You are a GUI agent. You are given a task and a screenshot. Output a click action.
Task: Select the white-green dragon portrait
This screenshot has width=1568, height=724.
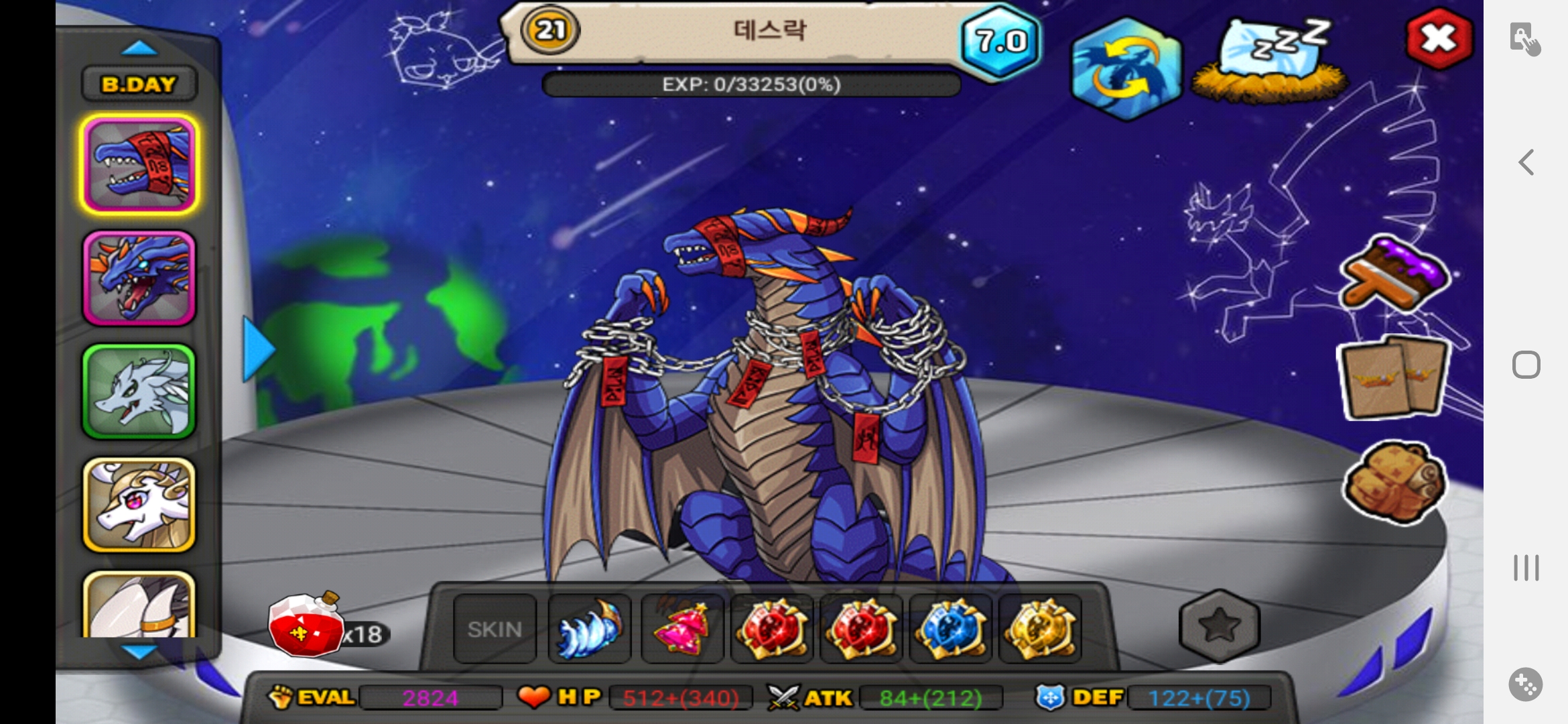tap(139, 391)
